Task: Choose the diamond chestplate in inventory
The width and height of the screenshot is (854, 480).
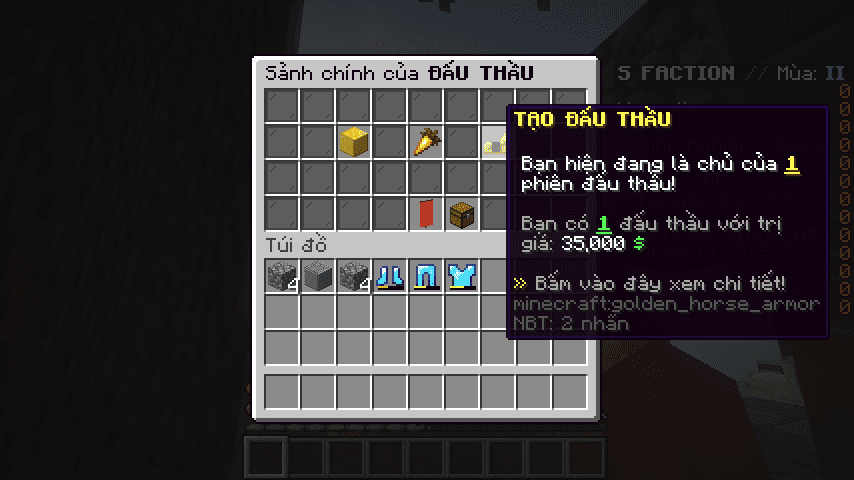Action: click(x=462, y=276)
